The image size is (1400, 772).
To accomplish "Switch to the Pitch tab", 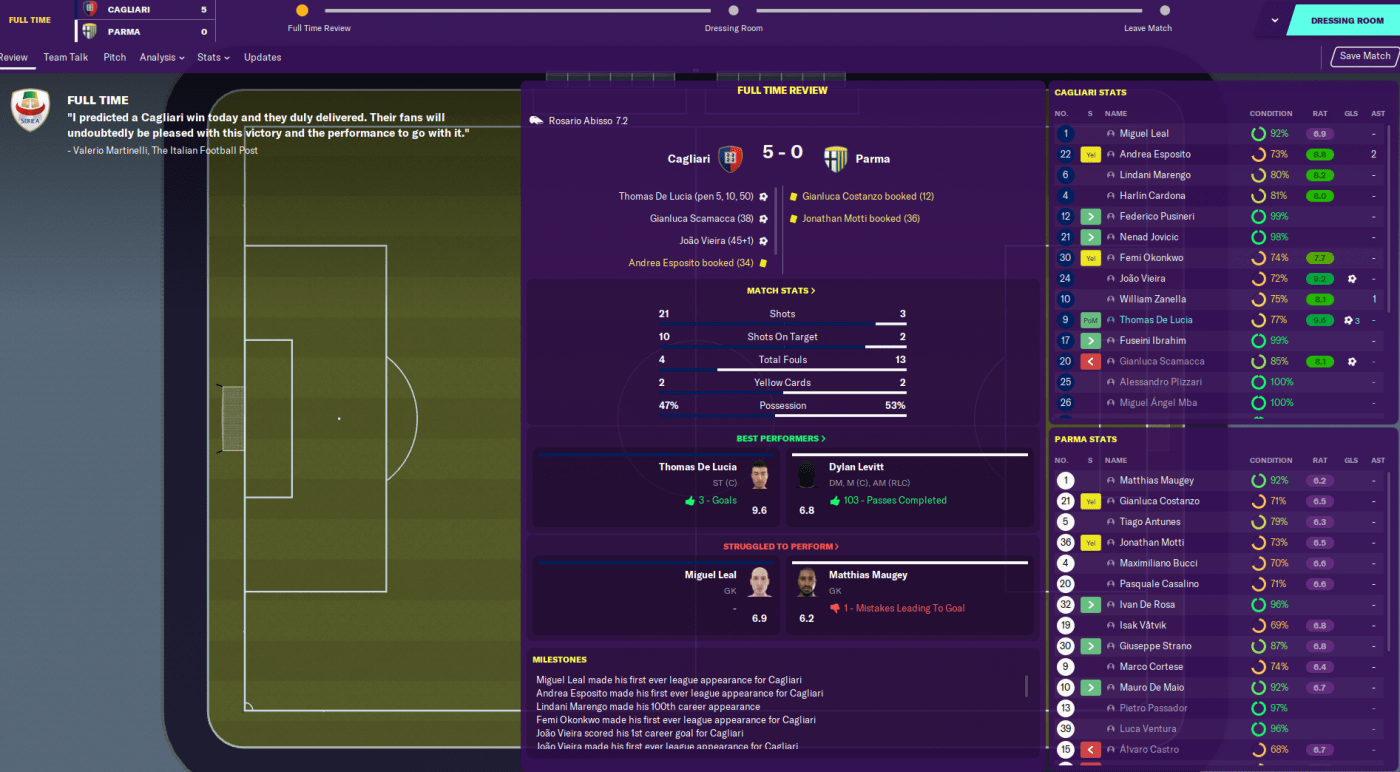I will point(115,57).
